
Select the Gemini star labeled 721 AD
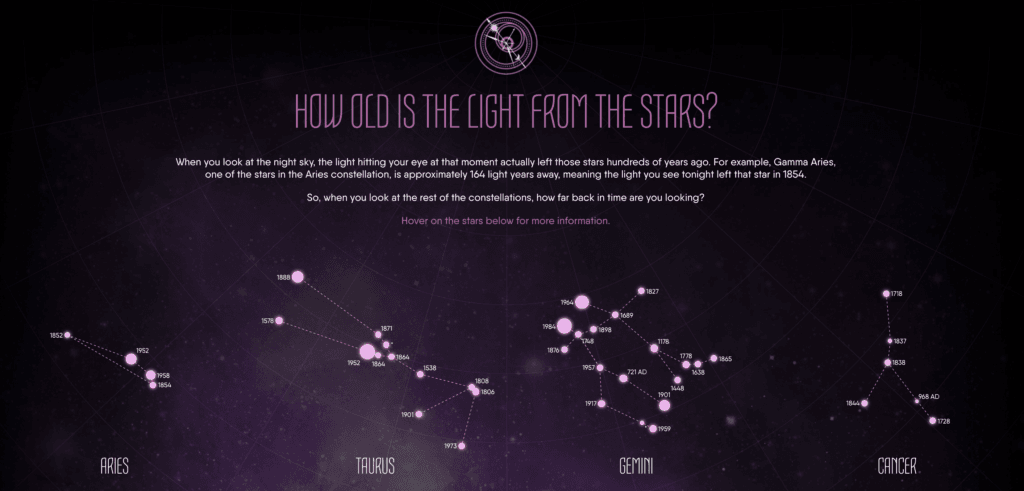click(623, 378)
